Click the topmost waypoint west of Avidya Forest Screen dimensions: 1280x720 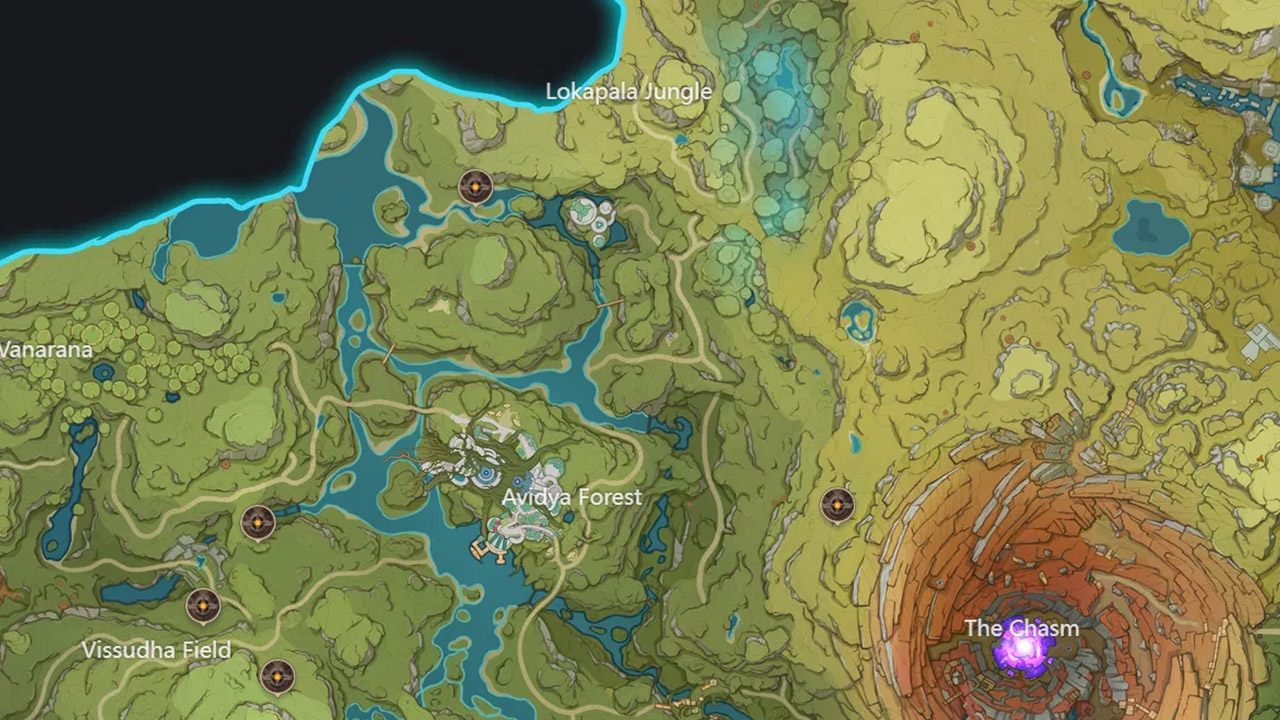pyautogui.click(x=258, y=521)
